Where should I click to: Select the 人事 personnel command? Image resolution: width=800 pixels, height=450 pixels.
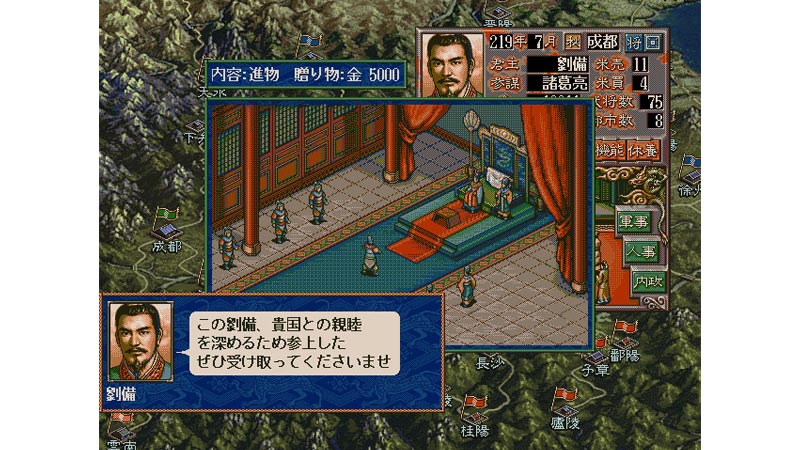tap(640, 251)
